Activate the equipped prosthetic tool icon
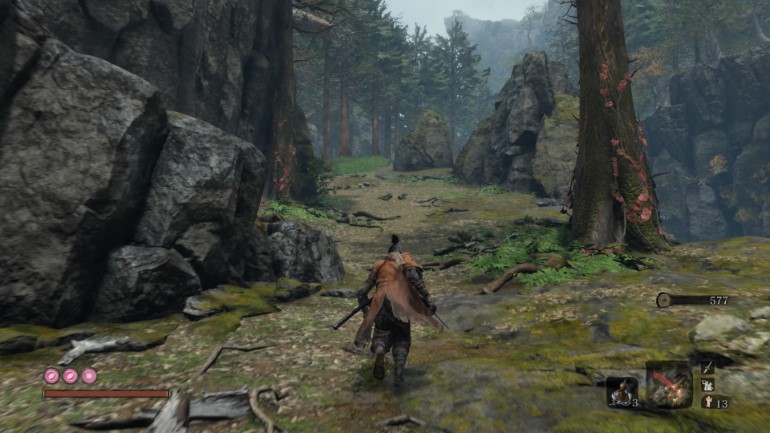Screen dimensions: 770x433 point(668,384)
